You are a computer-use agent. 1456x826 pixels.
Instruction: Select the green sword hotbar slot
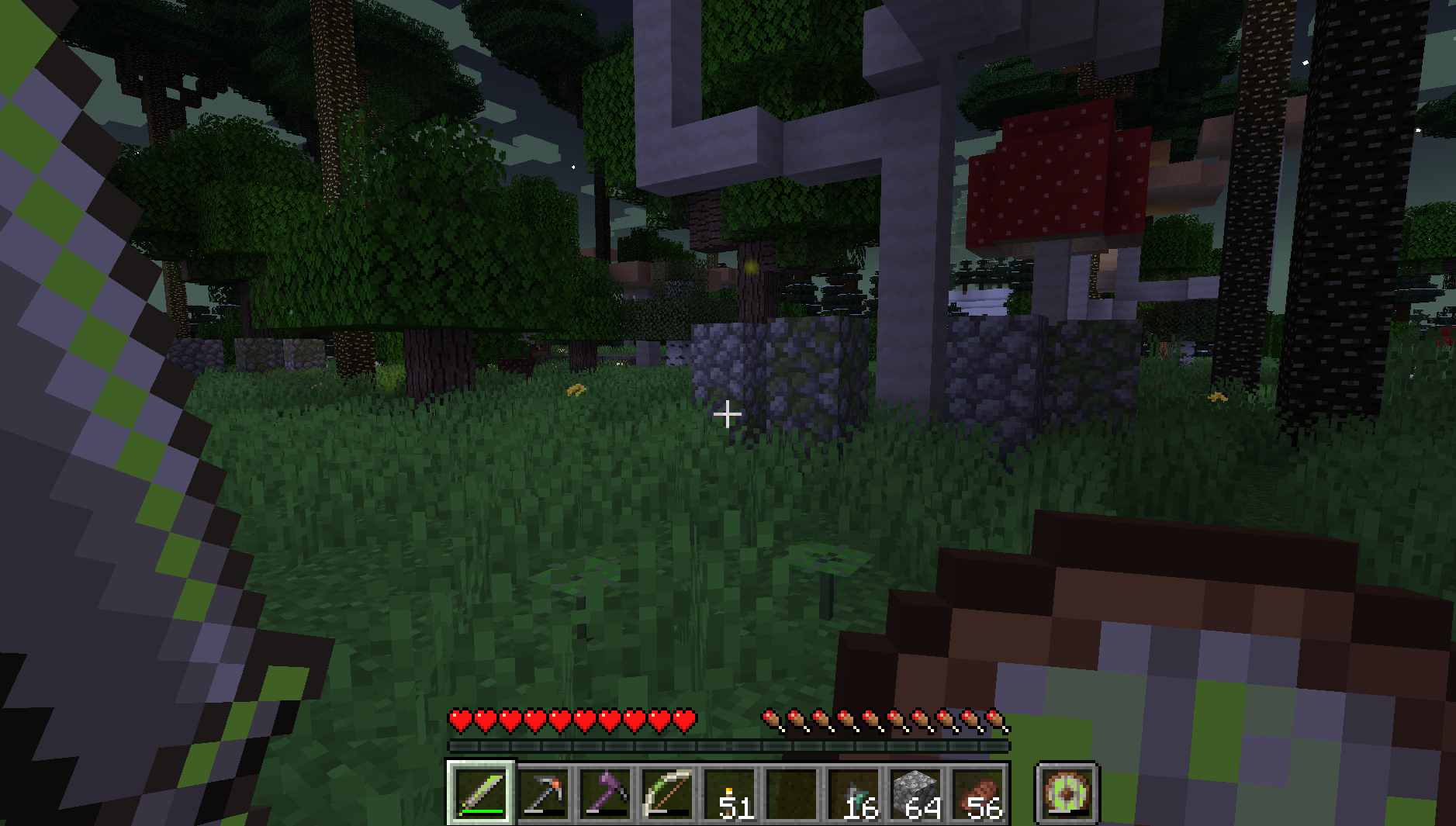click(x=480, y=793)
